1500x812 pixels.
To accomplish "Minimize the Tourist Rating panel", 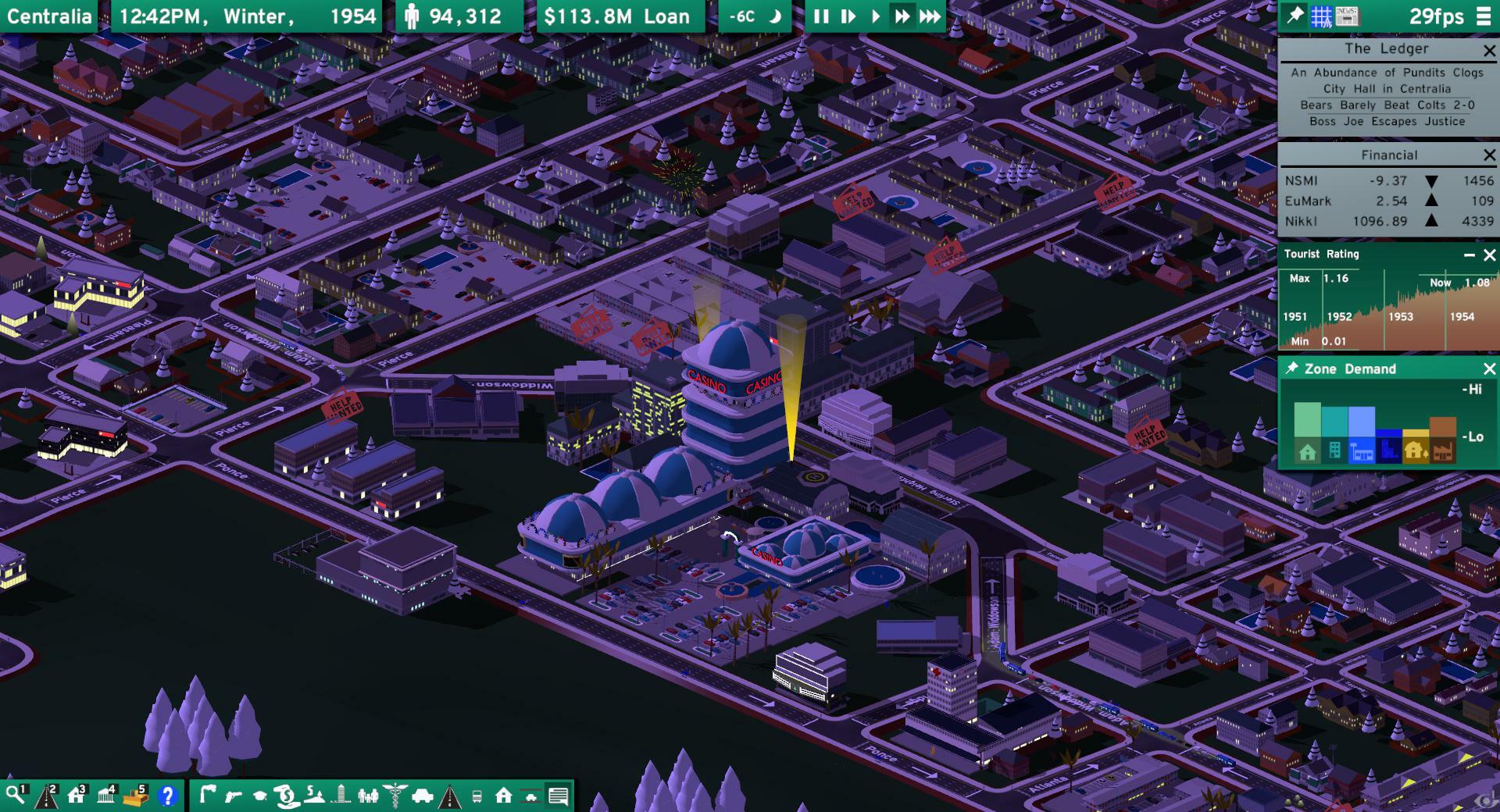I will coord(1470,254).
